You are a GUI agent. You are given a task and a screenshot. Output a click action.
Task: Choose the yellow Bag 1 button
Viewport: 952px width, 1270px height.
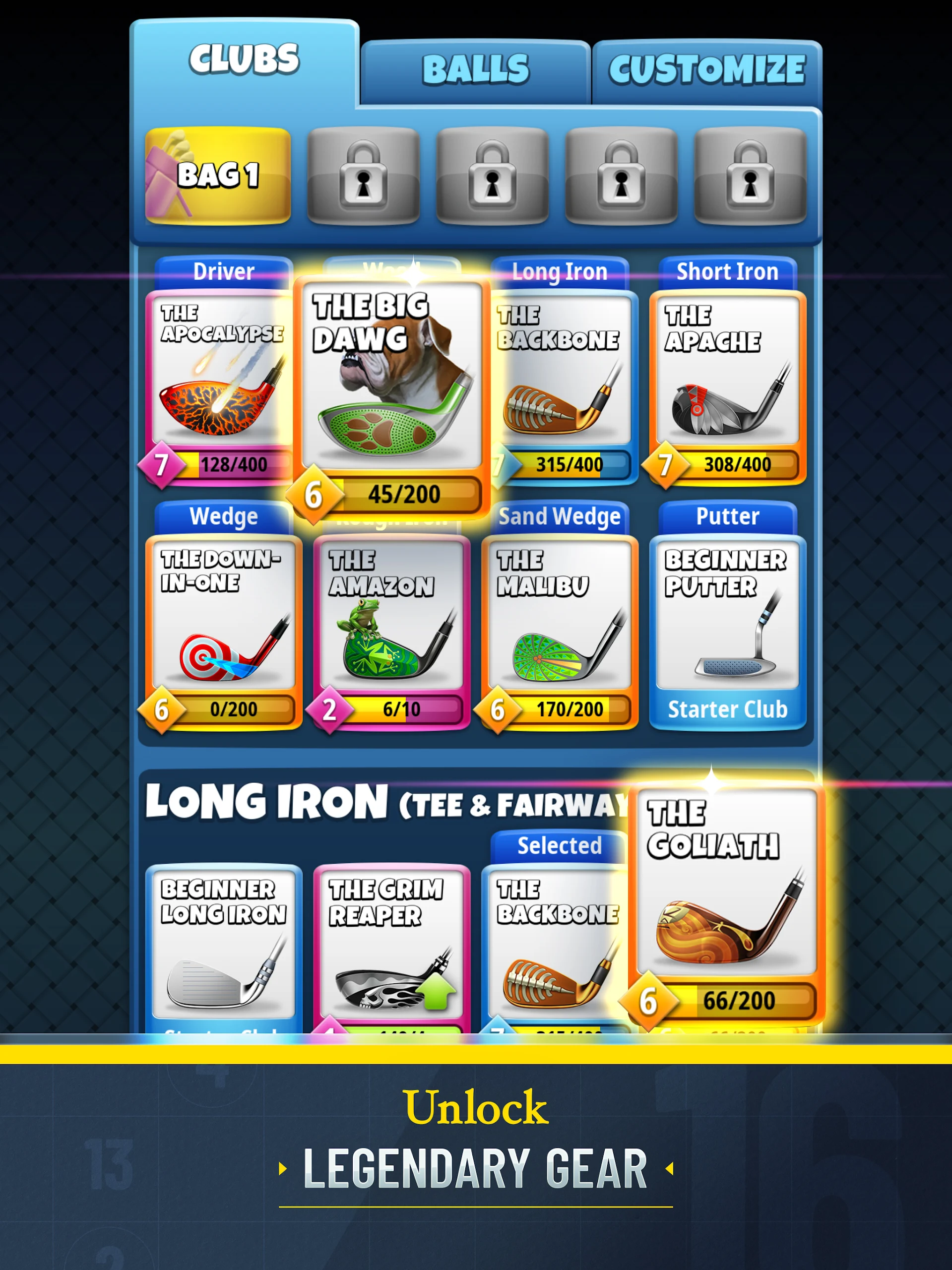point(218,175)
